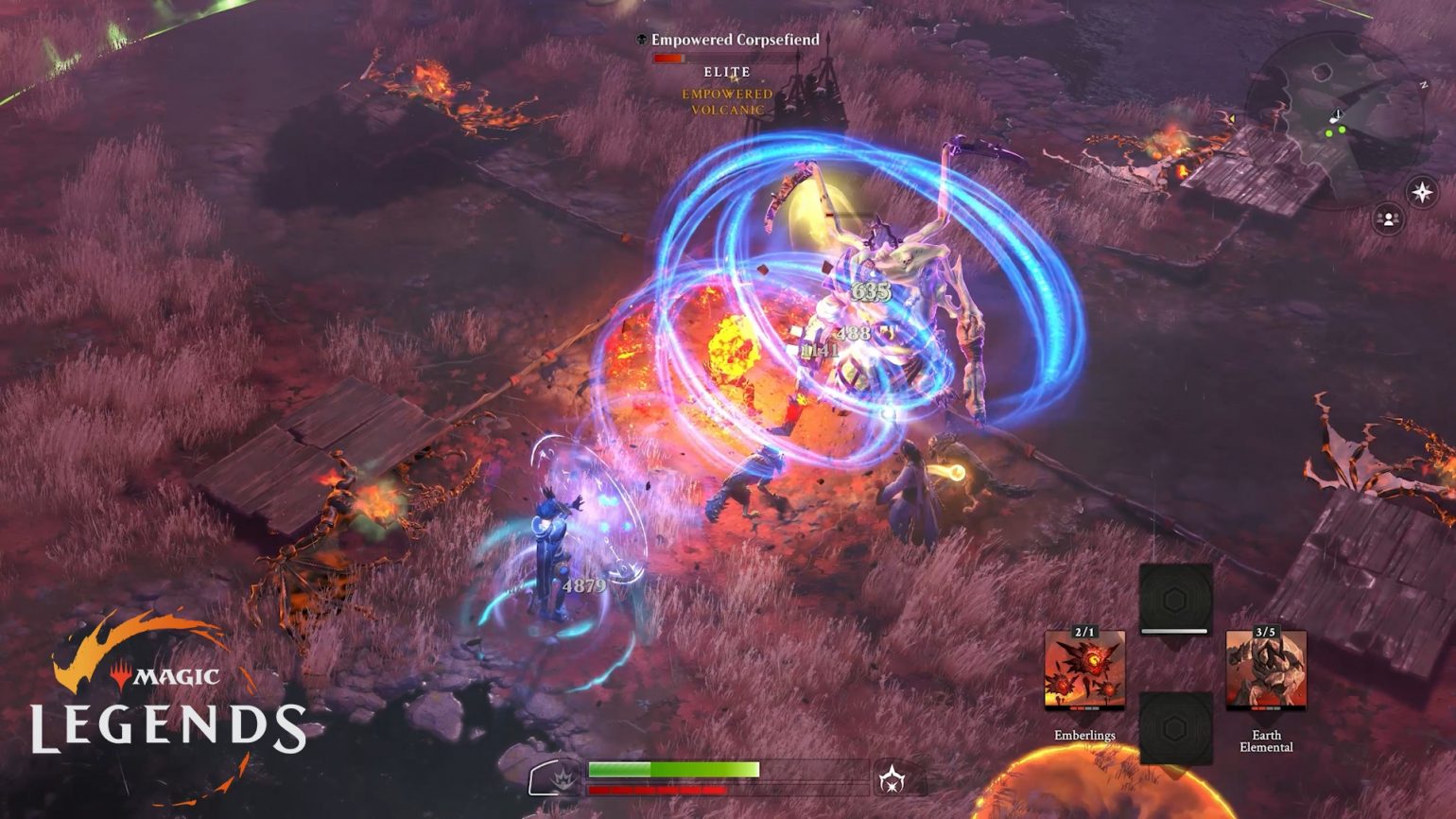Click the VOLCANIC modifier text
The image size is (1456, 819).
pos(728,110)
